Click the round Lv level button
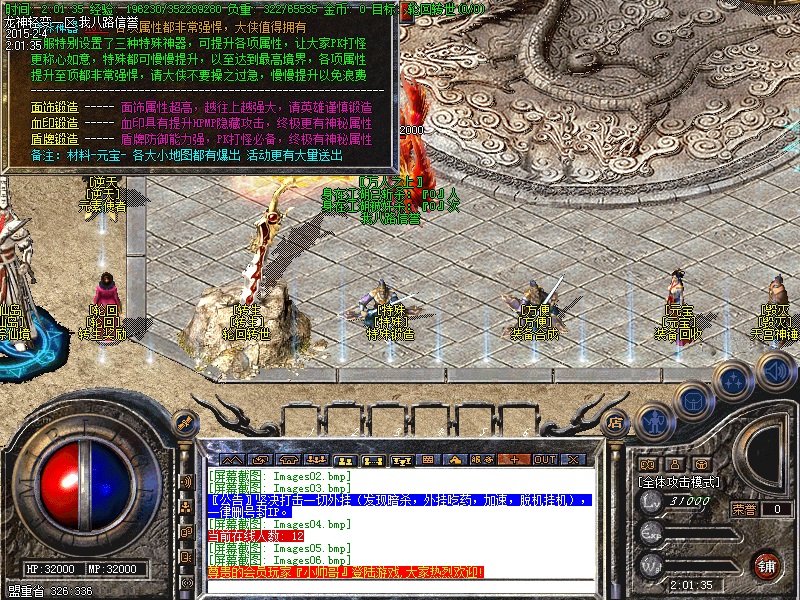The image size is (800, 600). [651, 504]
